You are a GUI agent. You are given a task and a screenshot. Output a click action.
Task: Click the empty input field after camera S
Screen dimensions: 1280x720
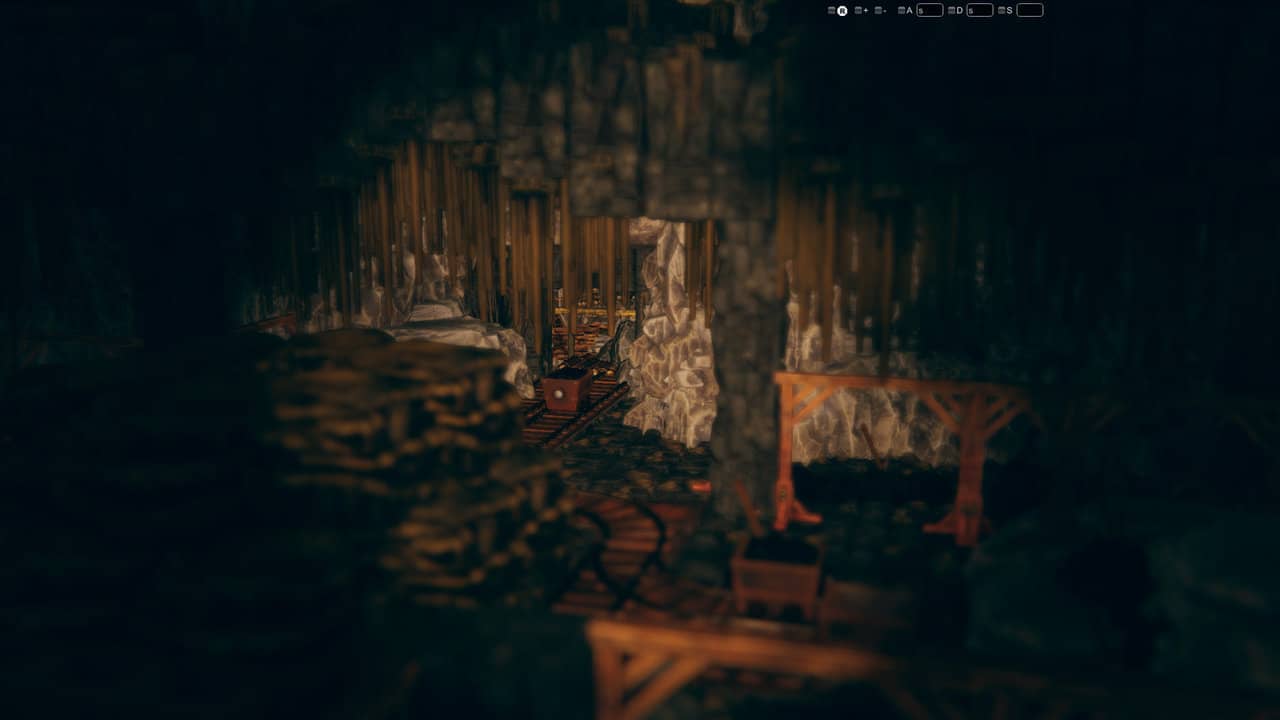click(x=1028, y=9)
